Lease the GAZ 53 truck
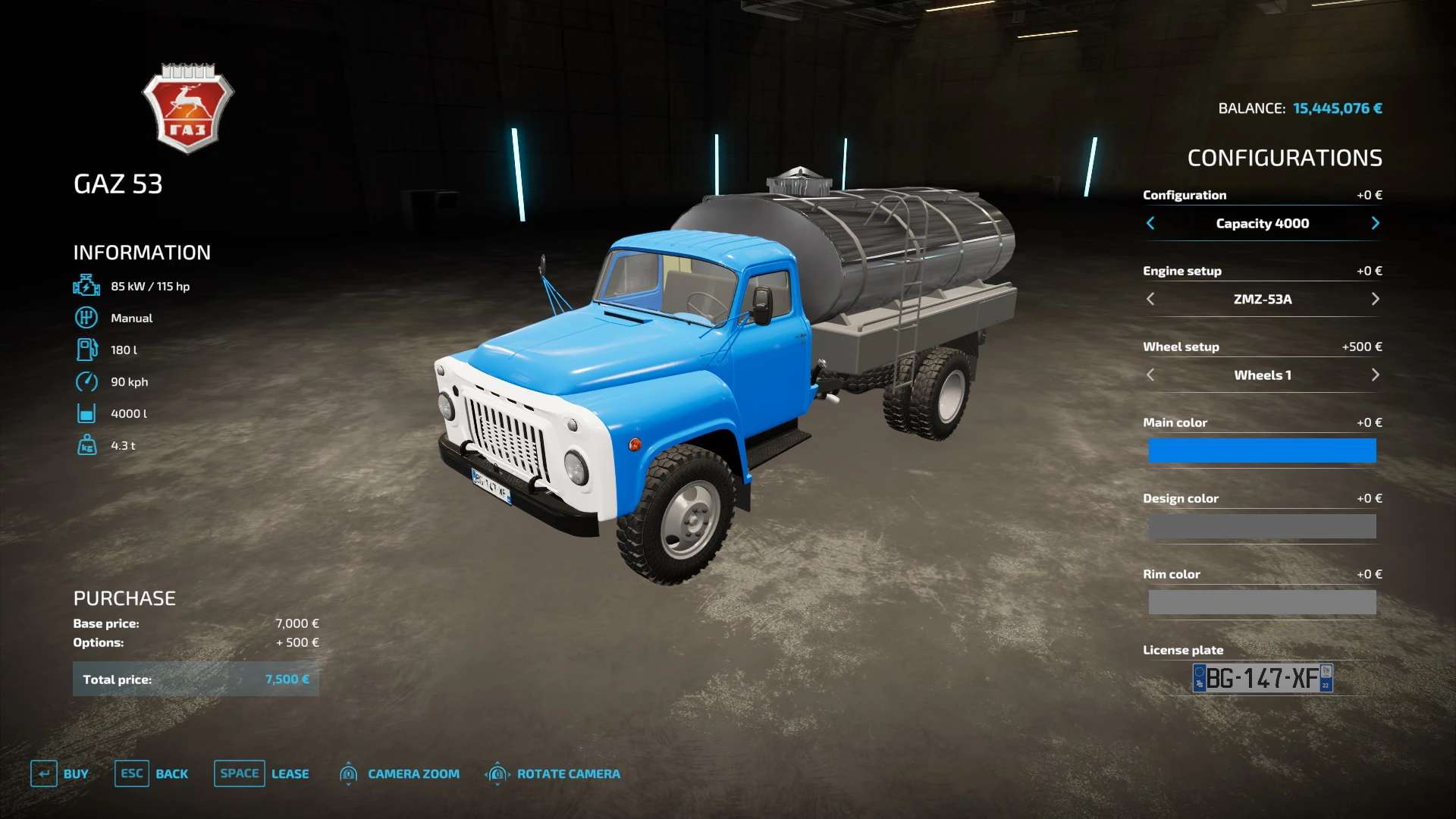Viewport: 1456px width, 819px height. pos(262,773)
